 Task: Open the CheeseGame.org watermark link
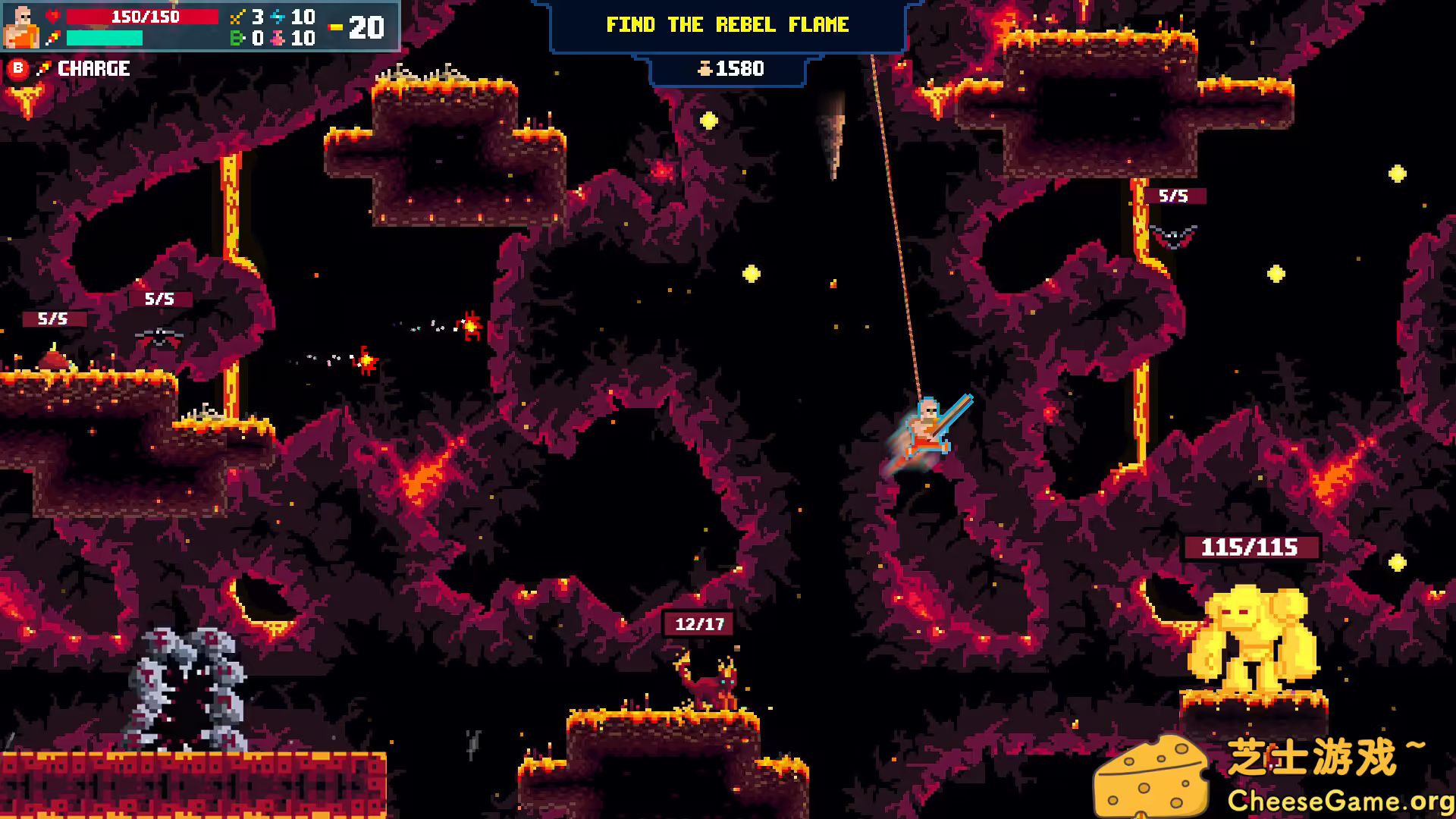point(1339,801)
